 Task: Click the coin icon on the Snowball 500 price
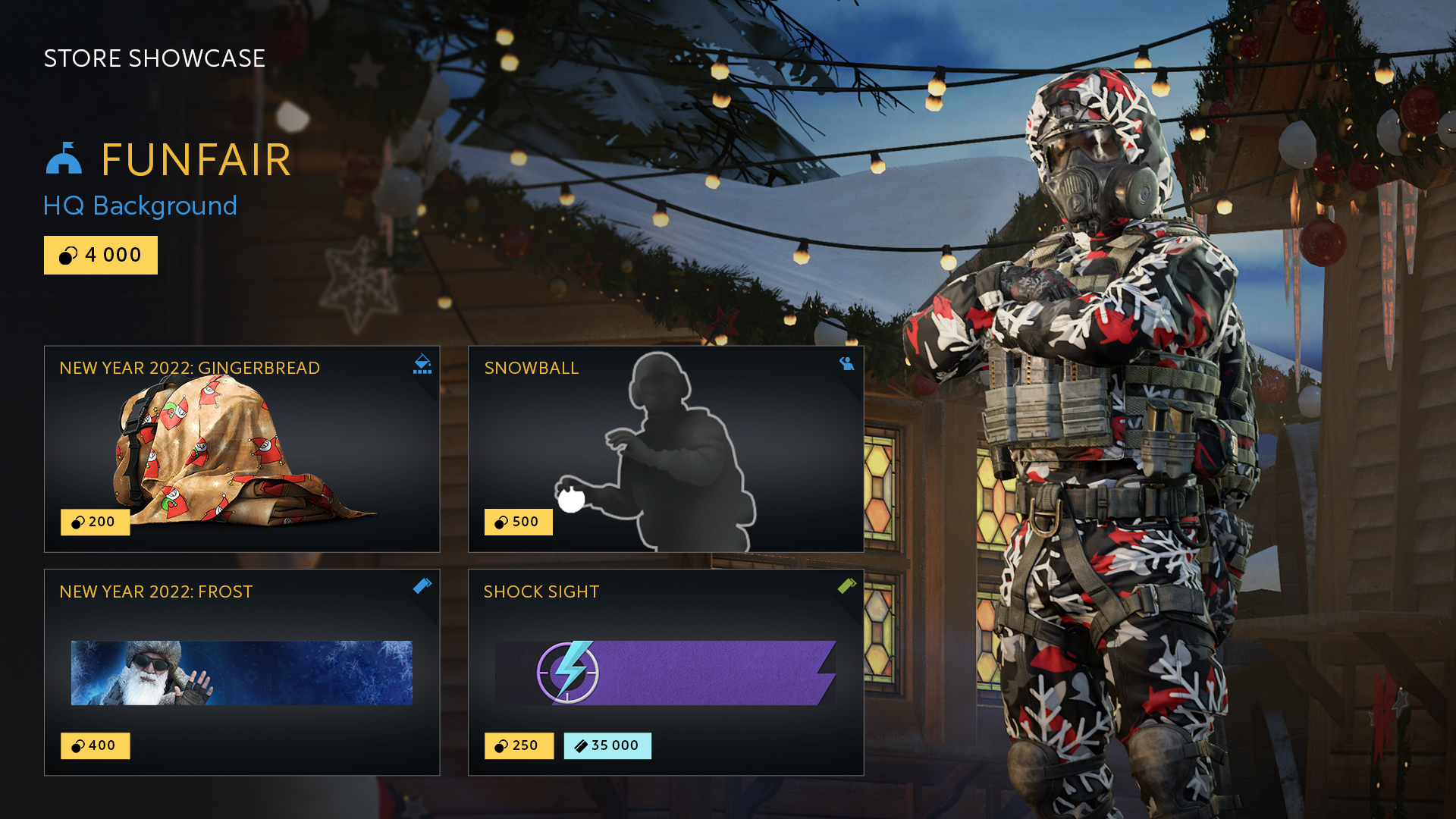(500, 522)
